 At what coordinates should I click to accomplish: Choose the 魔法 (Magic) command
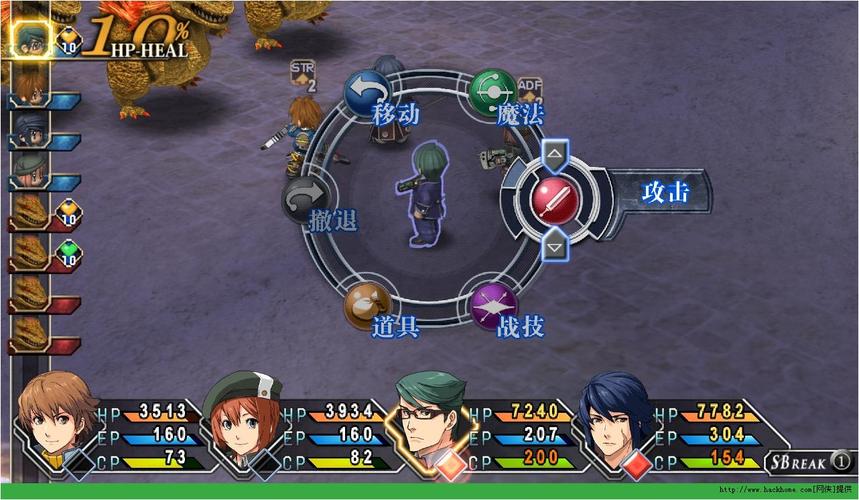click(492, 91)
